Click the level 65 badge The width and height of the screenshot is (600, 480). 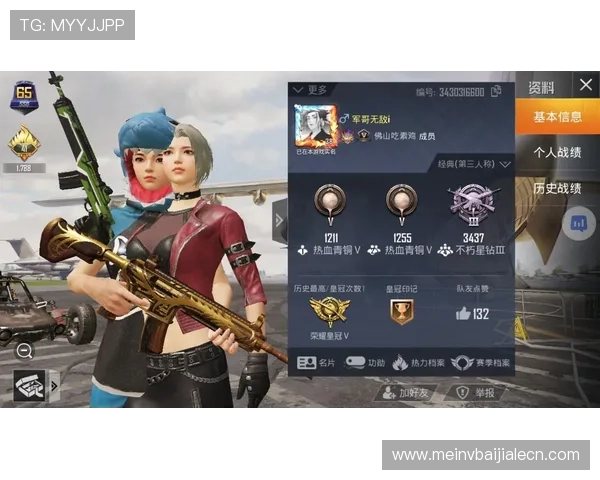(x=23, y=98)
